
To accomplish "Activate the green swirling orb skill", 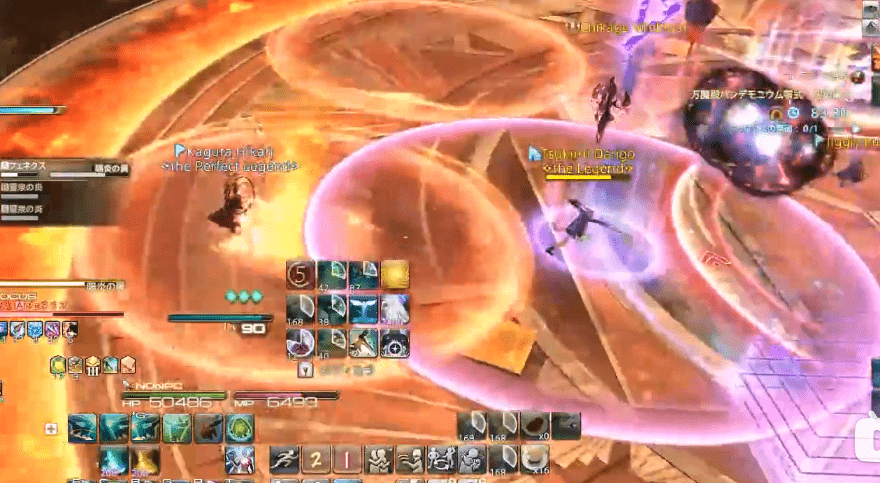I will (239, 428).
